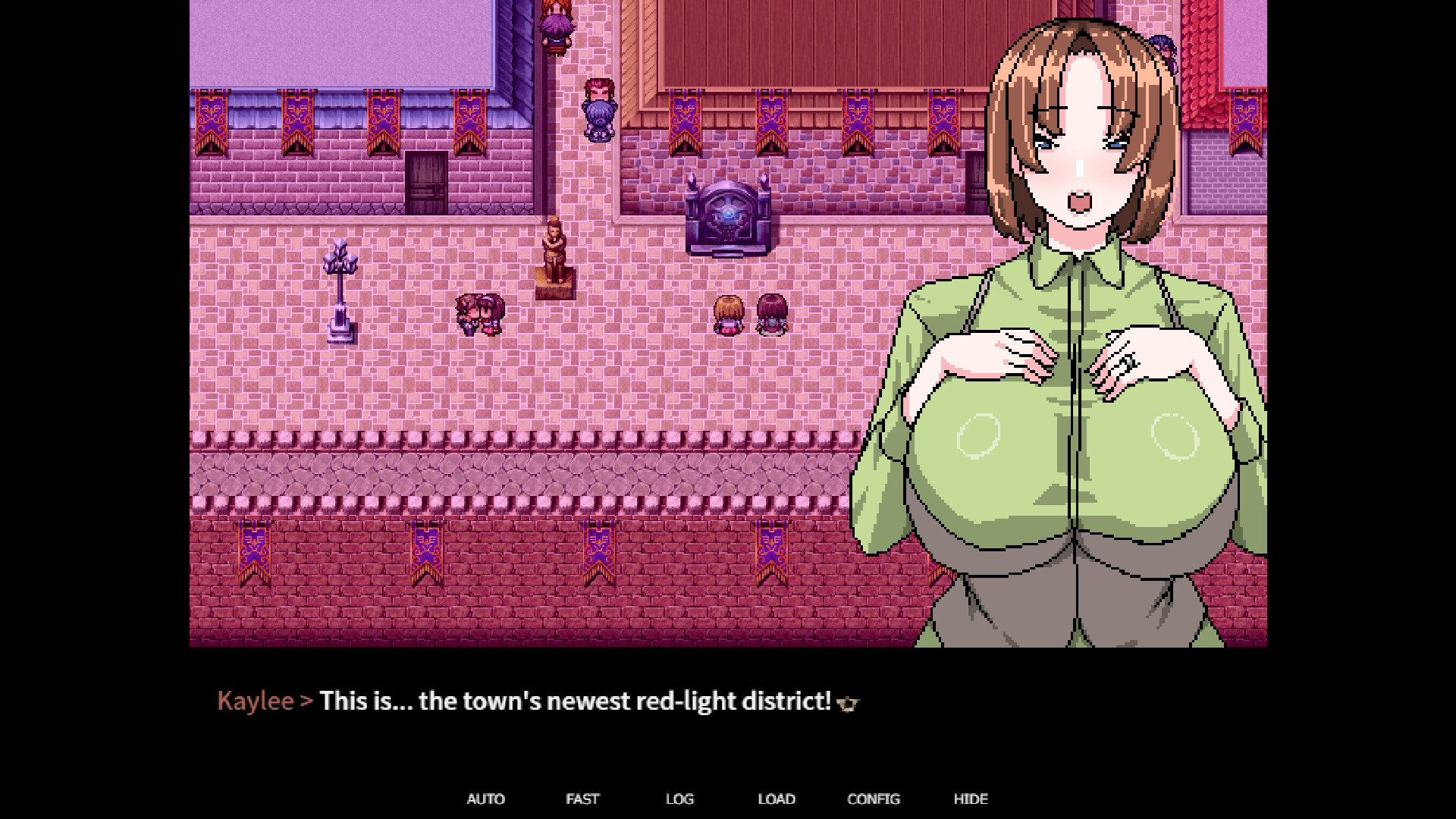This screenshot has height=819, width=1456.
Task: Click Kaylee's name label in the dialogue
Action: (256, 701)
